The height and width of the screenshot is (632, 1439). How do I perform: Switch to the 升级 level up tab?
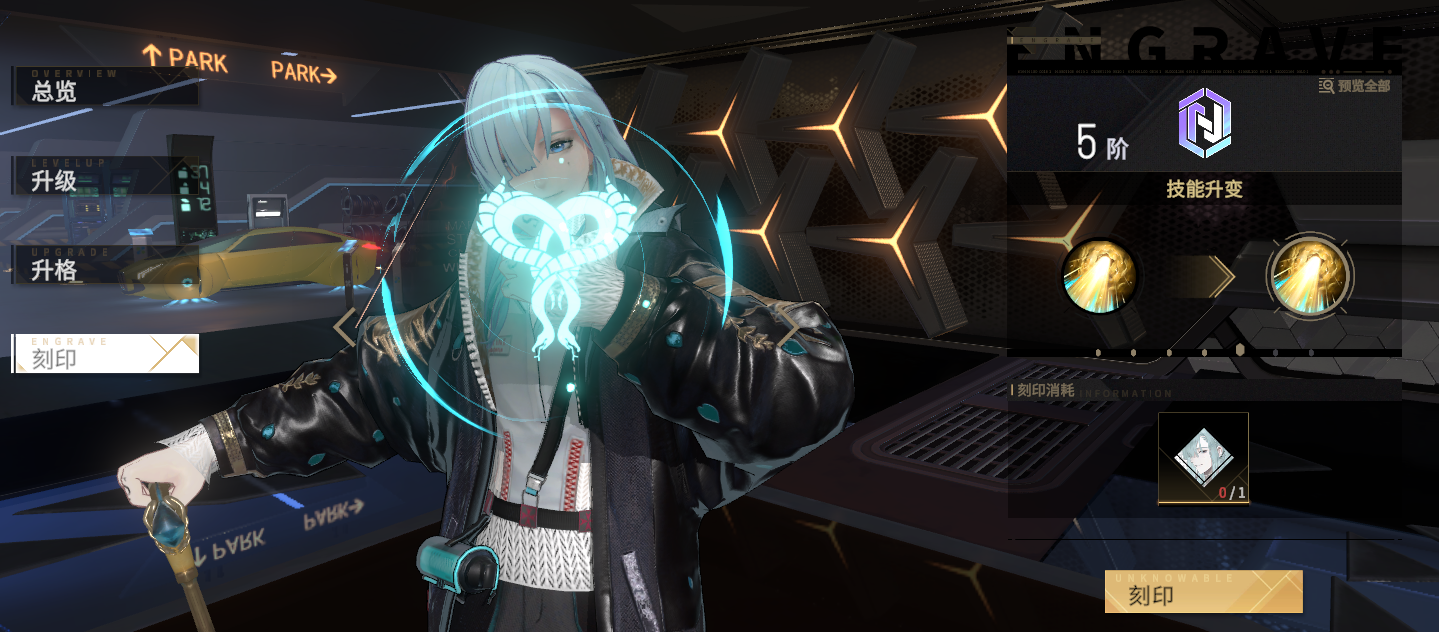click(x=100, y=177)
